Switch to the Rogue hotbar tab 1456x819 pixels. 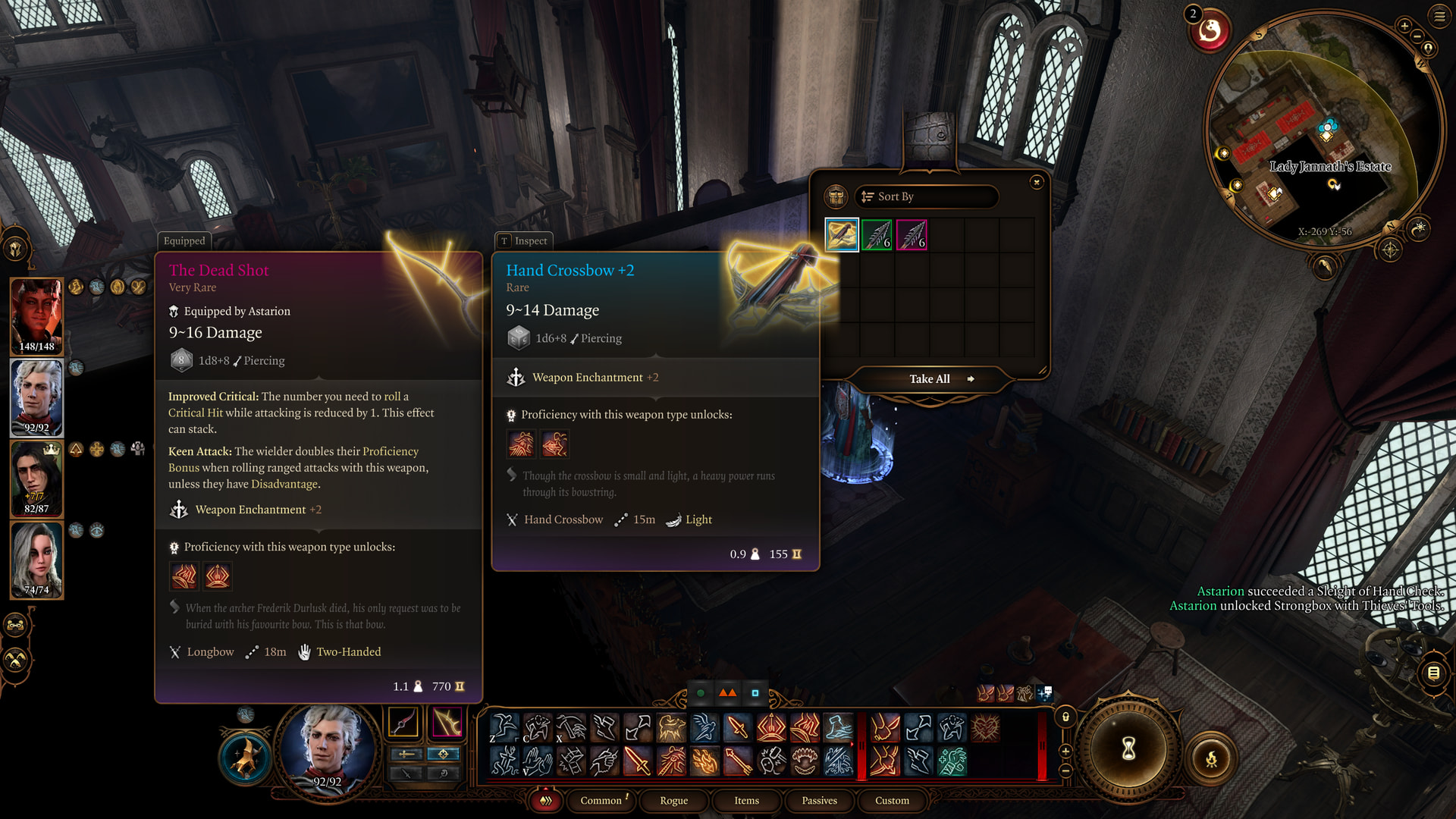point(673,801)
